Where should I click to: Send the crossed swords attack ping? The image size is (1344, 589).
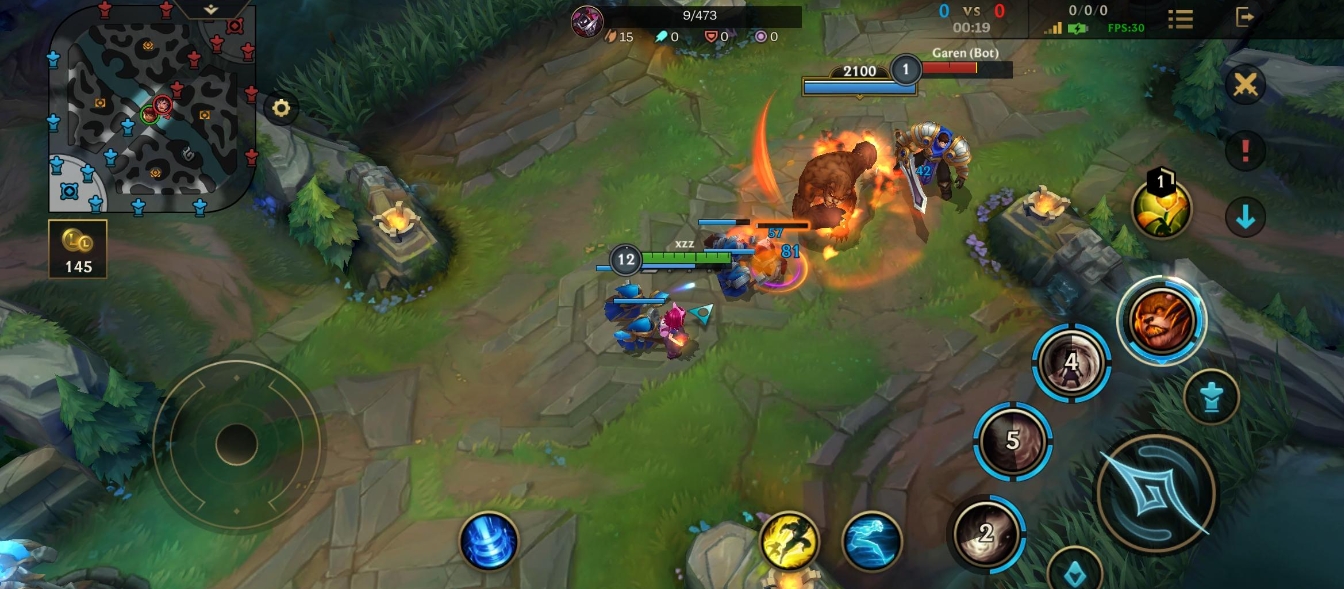1246,84
